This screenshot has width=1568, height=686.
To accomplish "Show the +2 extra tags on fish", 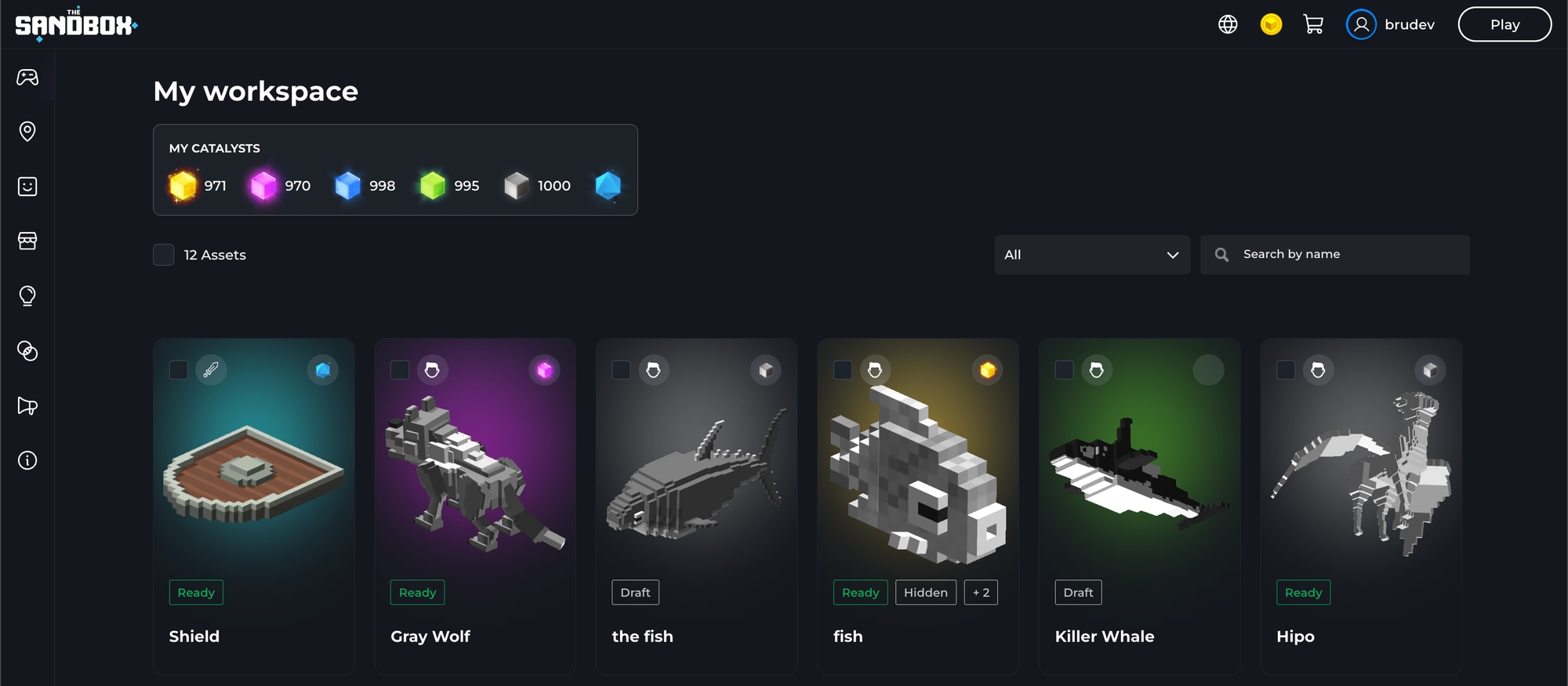I will (x=981, y=593).
